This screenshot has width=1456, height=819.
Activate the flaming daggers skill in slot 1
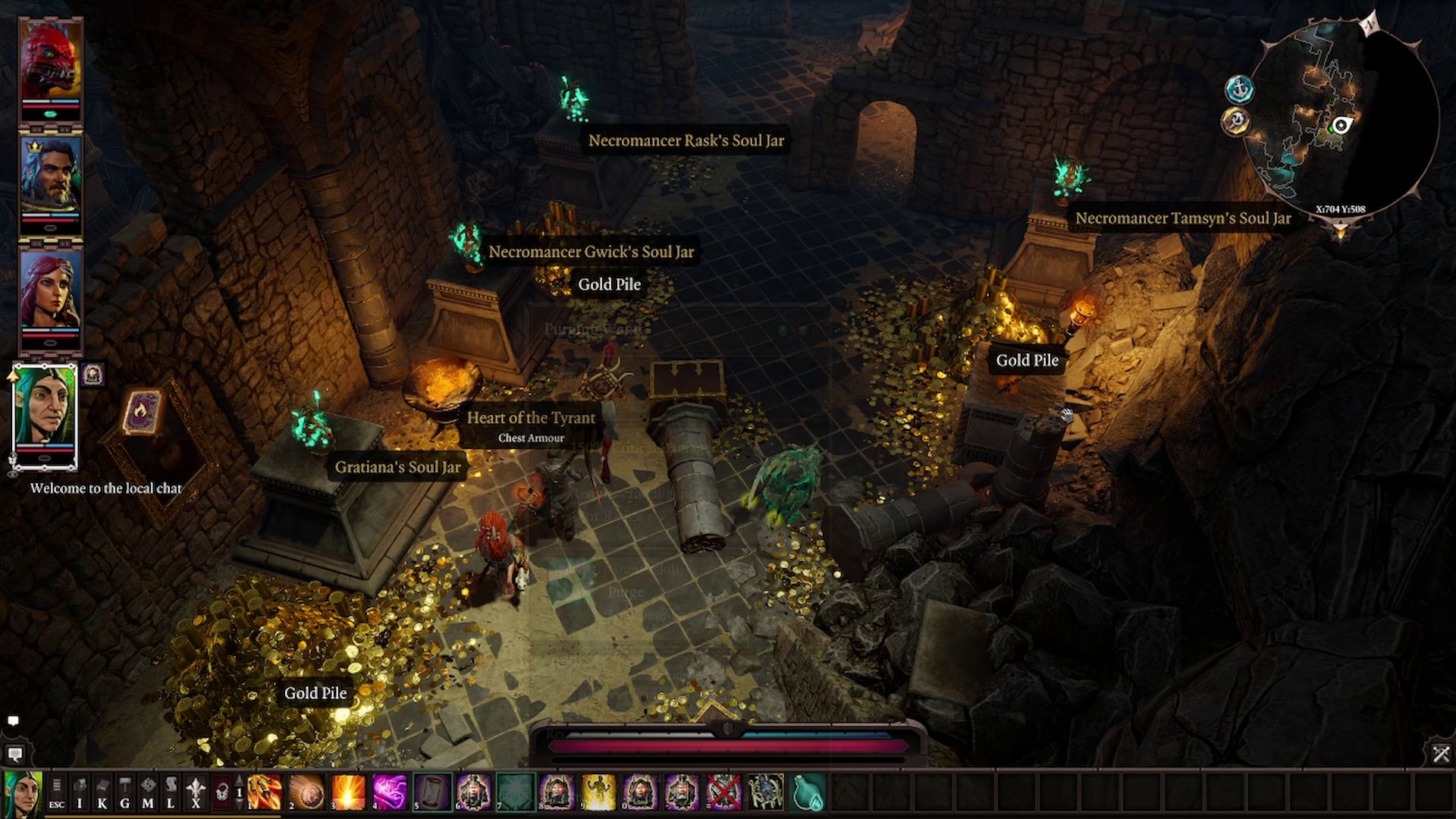(265, 793)
